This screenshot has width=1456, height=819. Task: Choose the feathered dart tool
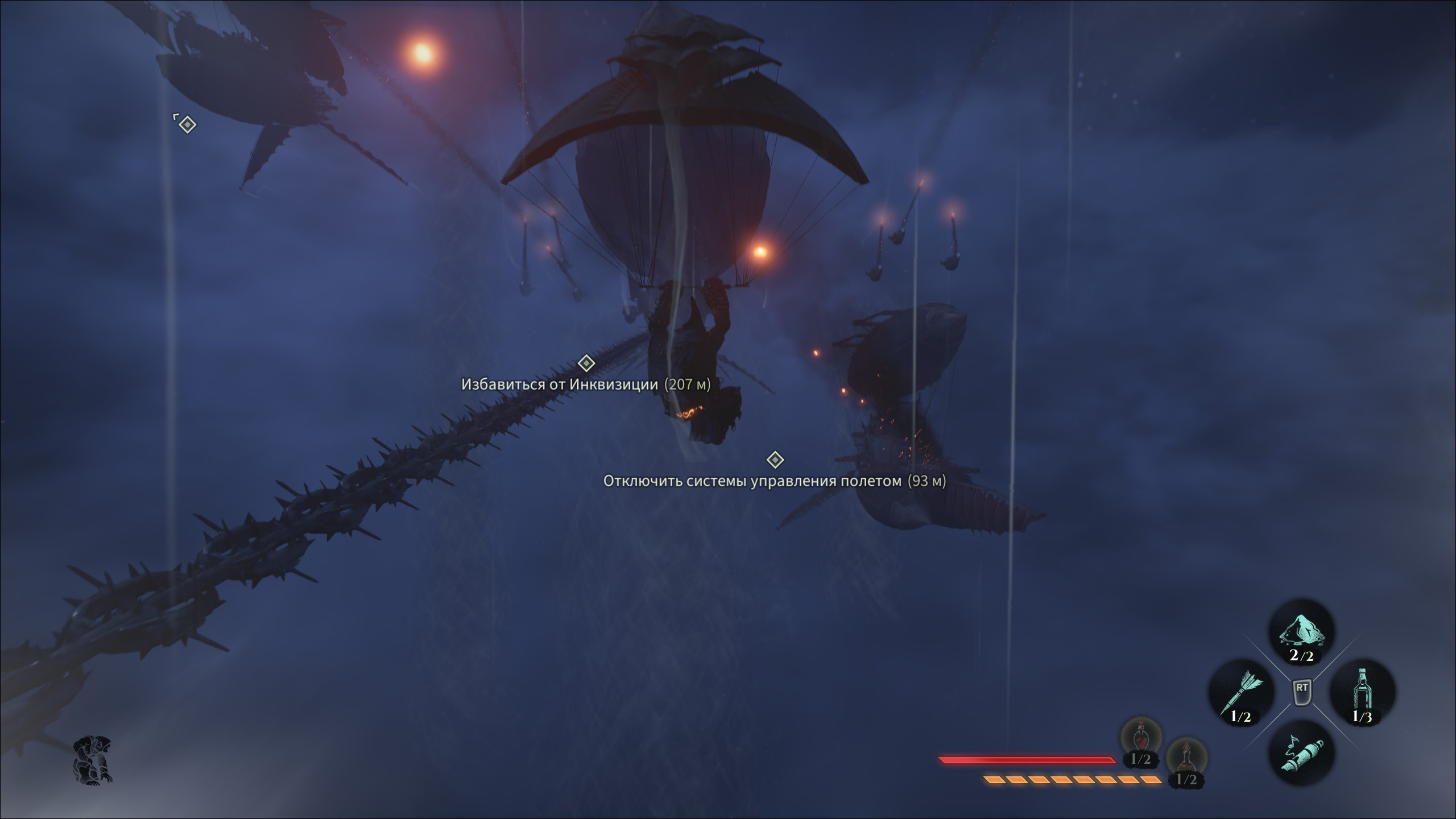tap(1241, 692)
